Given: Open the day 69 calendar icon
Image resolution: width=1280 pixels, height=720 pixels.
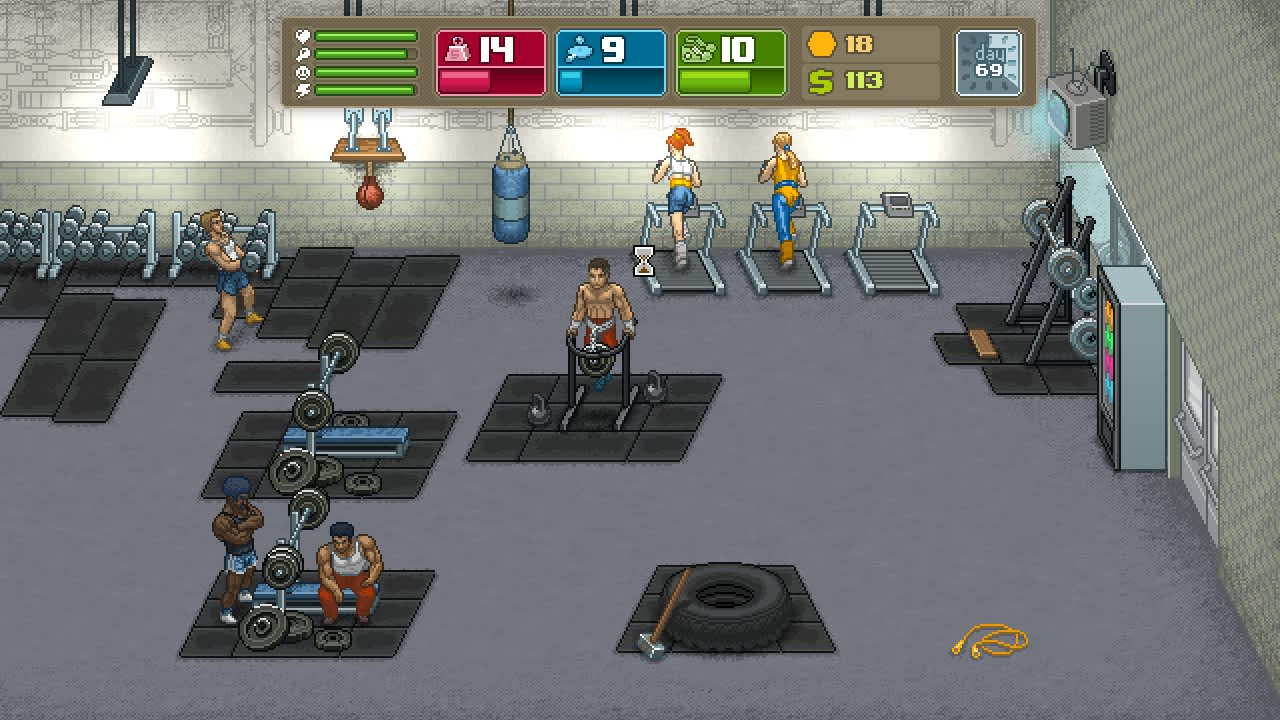Looking at the screenshot, I should click(988, 60).
